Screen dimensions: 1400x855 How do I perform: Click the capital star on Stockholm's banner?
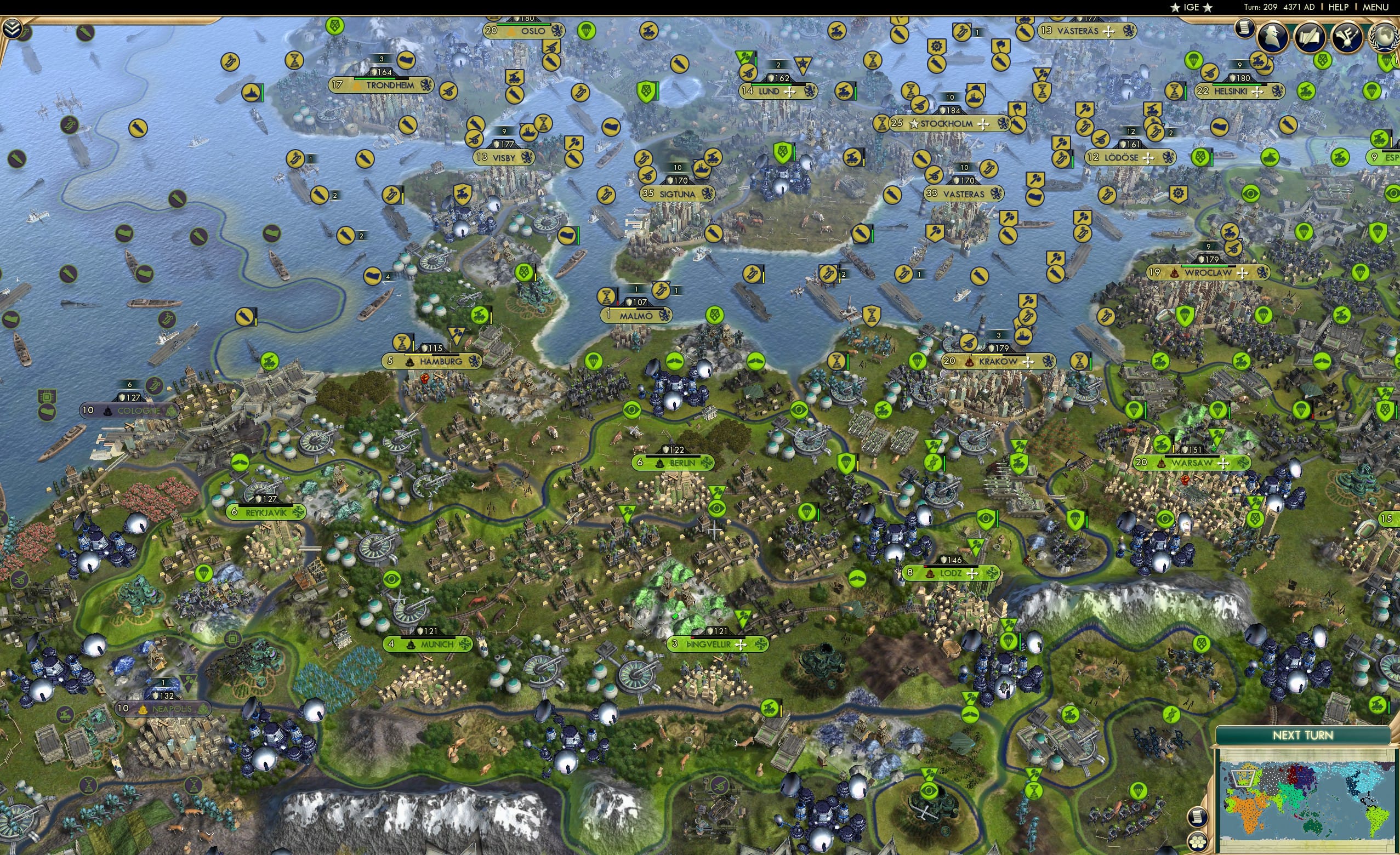click(914, 126)
